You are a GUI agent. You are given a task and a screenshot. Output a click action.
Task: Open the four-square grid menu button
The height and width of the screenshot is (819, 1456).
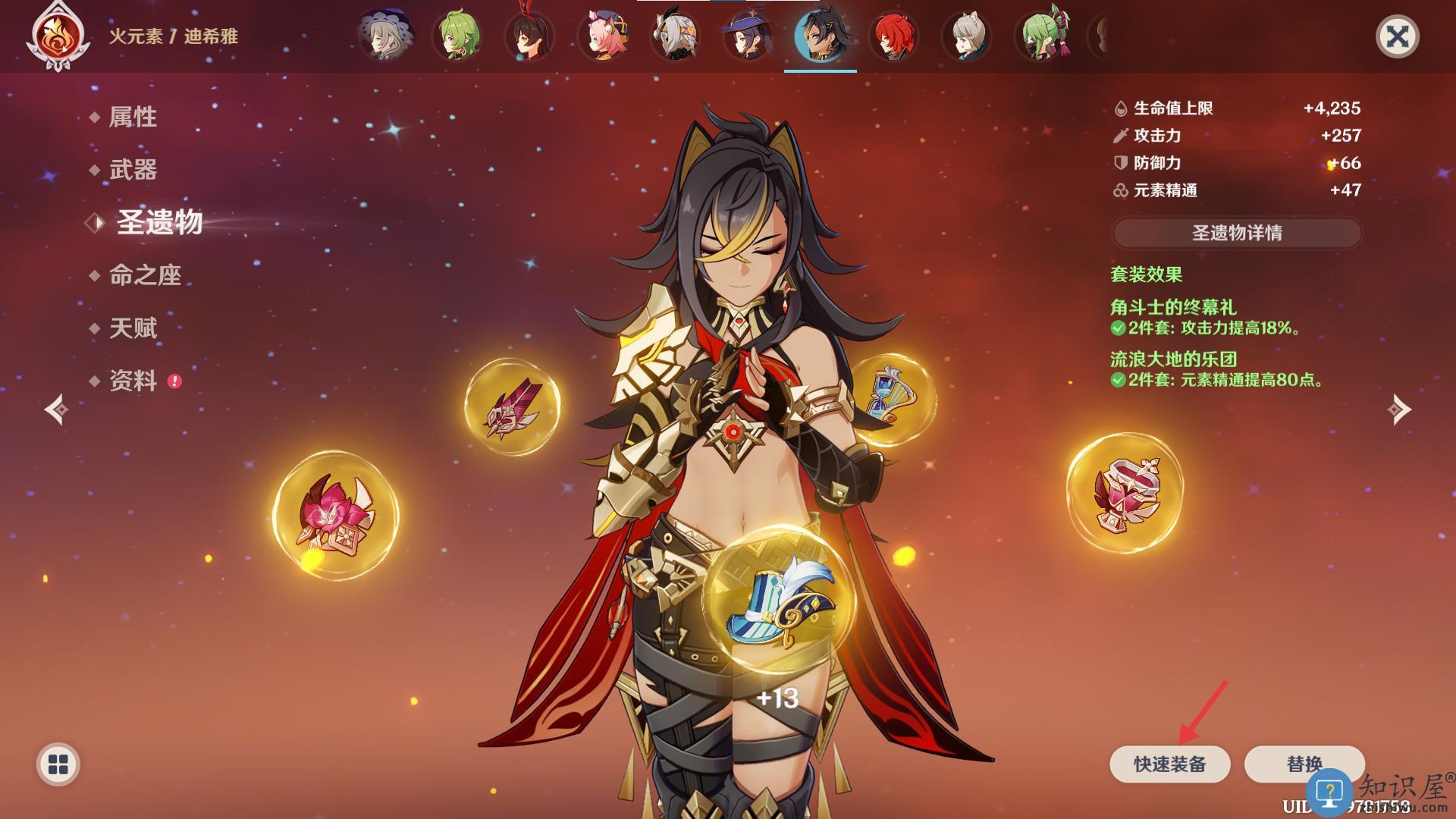click(x=58, y=764)
